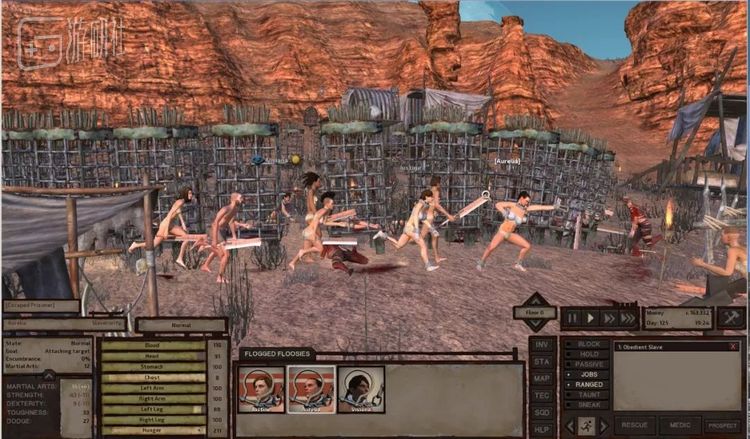Image resolution: width=750 pixels, height=439 pixels.
Task: Set game speed to normal play
Action: (x=590, y=318)
